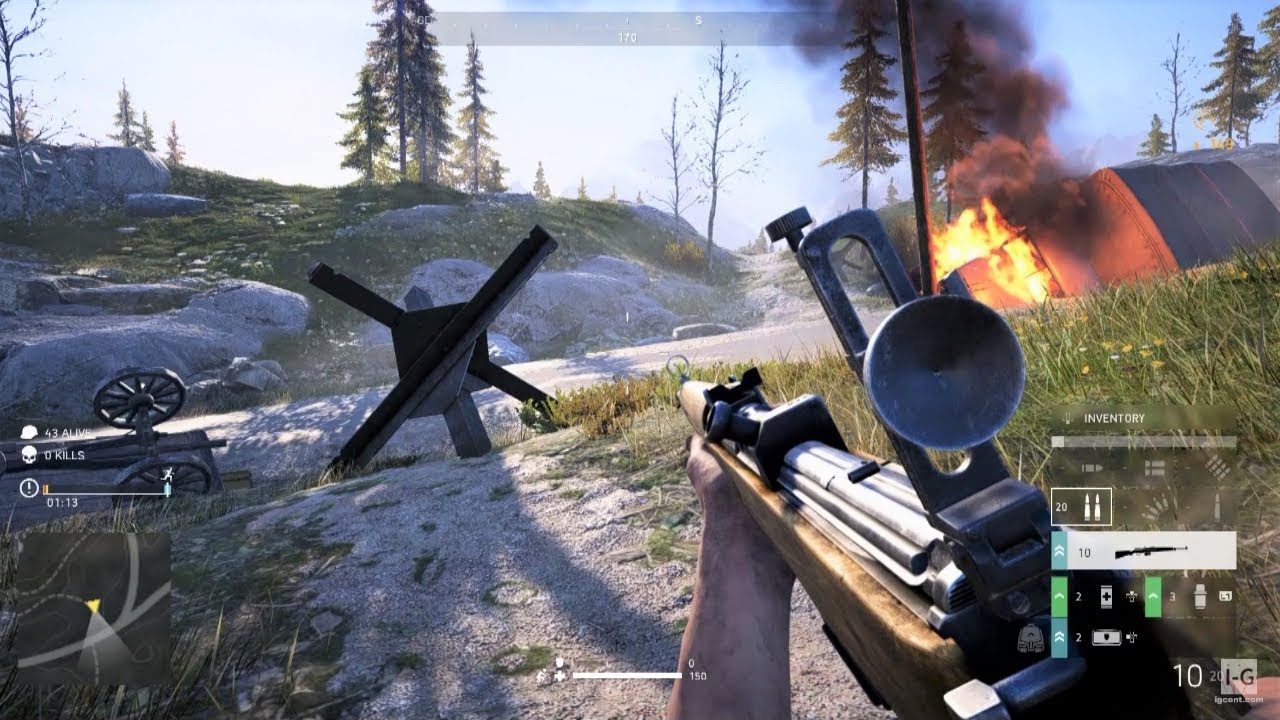Use the medical pouch with cross icon
The height and width of the screenshot is (720, 1280).
1107,596
